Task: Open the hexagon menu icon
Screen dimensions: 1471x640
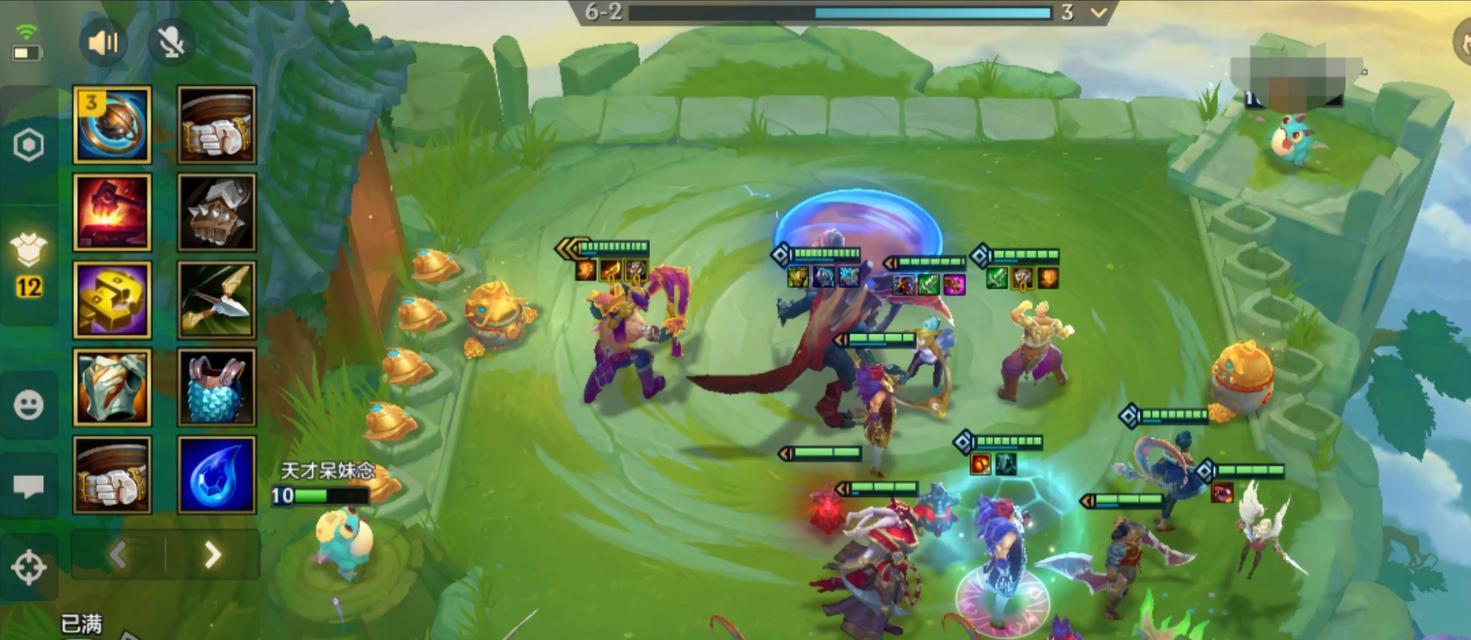Action: 28,146
